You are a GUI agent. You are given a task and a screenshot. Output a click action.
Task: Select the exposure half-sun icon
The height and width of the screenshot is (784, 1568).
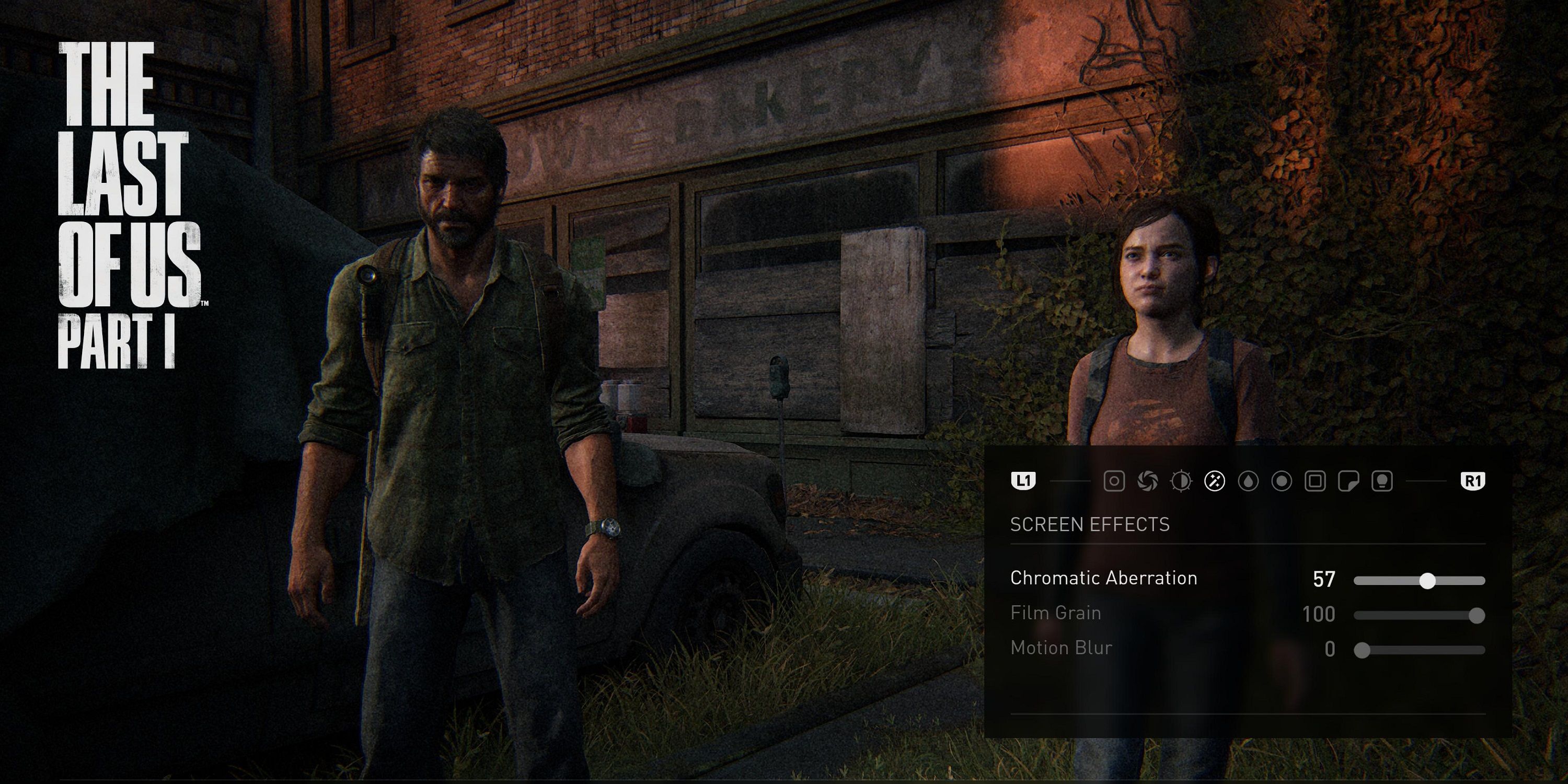(1180, 481)
